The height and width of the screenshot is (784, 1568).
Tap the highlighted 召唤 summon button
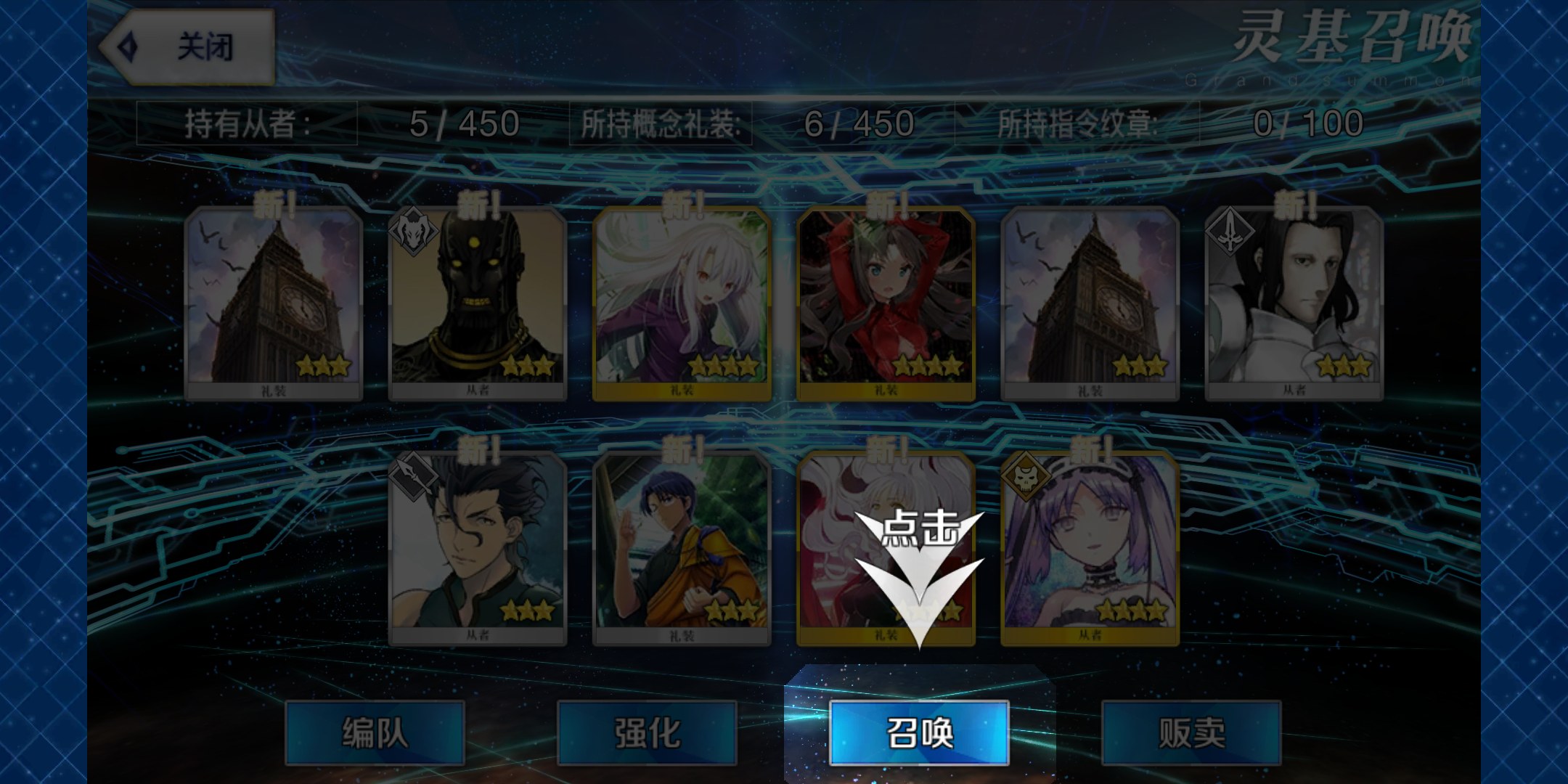[919, 732]
